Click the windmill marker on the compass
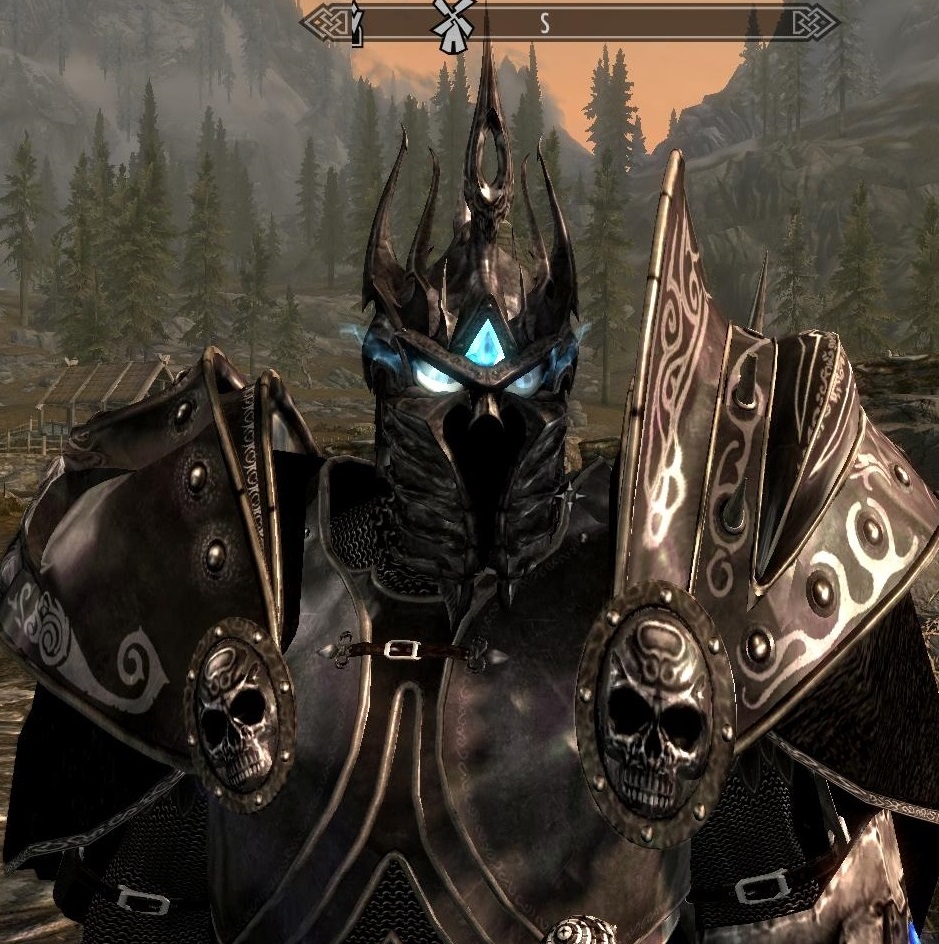Viewport: 939px width, 944px height. tap(448, 22)
